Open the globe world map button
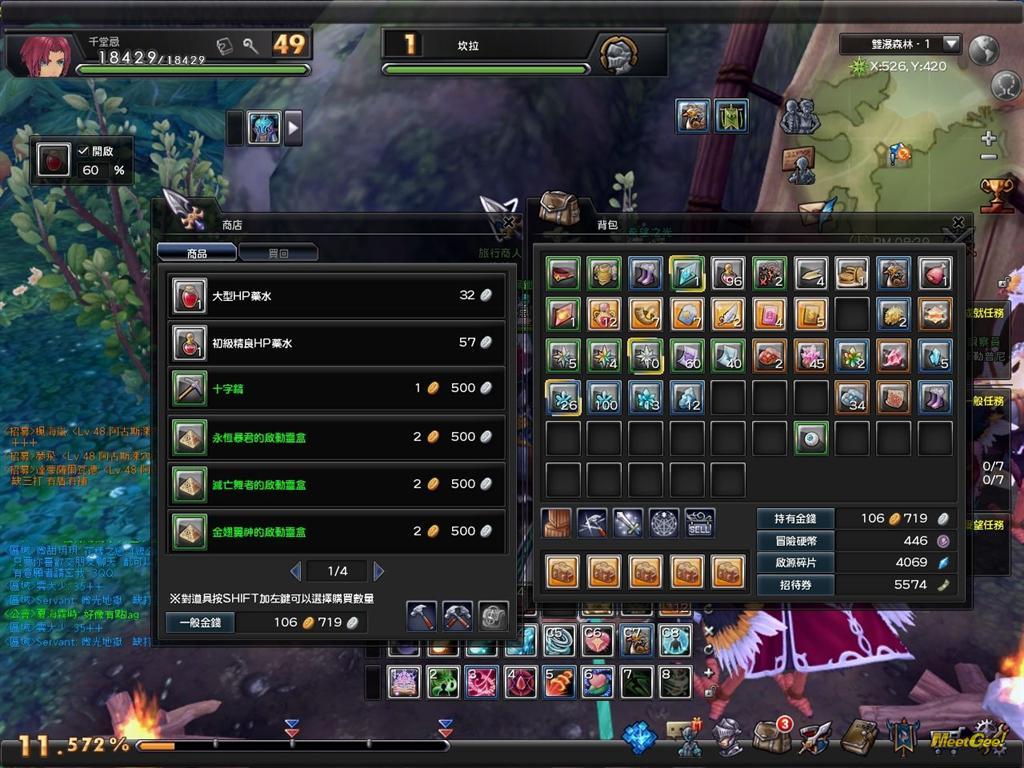This screenshot has width=1024, height=768. [x=985, y=48]
